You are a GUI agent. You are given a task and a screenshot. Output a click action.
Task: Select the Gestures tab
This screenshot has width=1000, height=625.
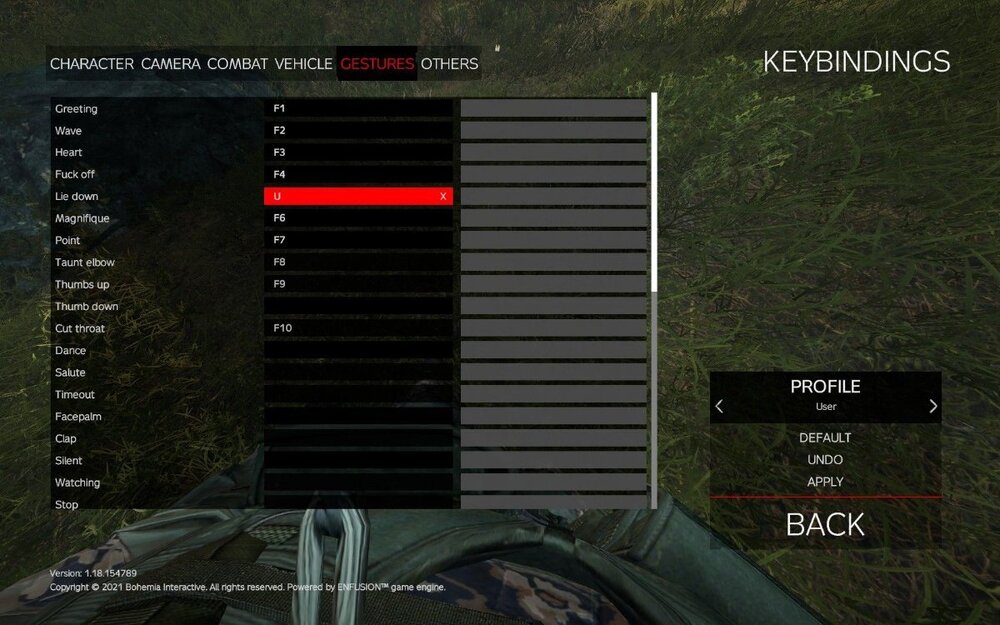[x=377, y=64]
